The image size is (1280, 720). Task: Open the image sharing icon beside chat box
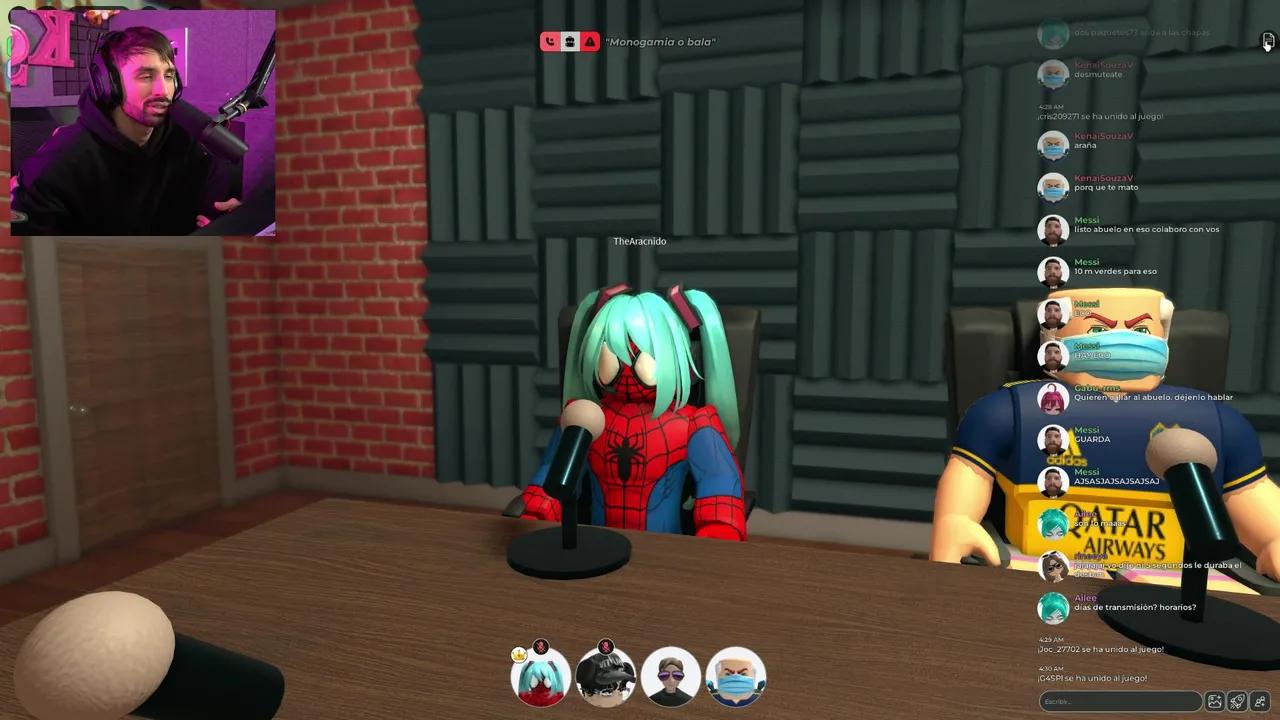point(1213,701)
